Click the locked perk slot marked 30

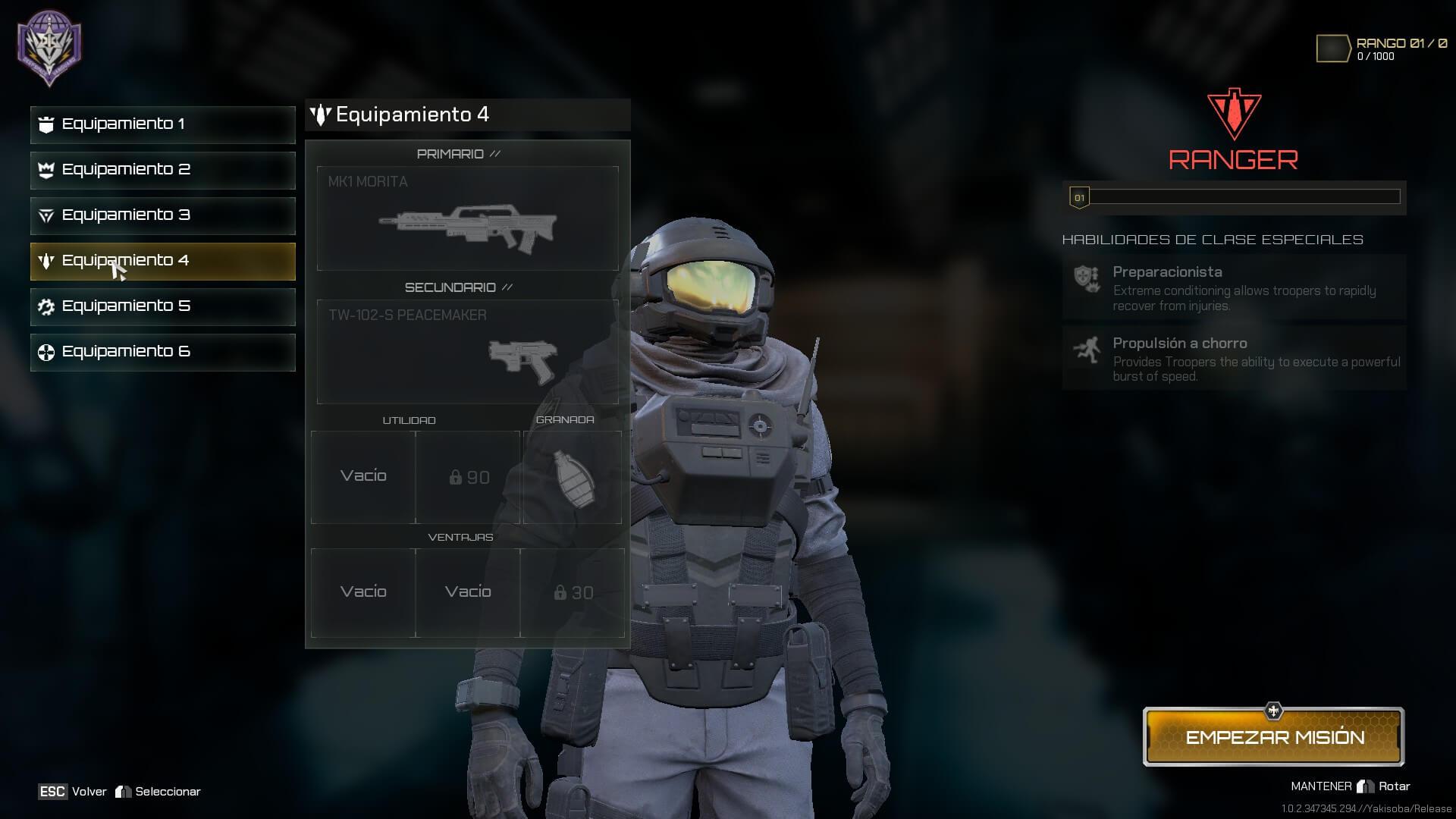click(x=573, y=592)
